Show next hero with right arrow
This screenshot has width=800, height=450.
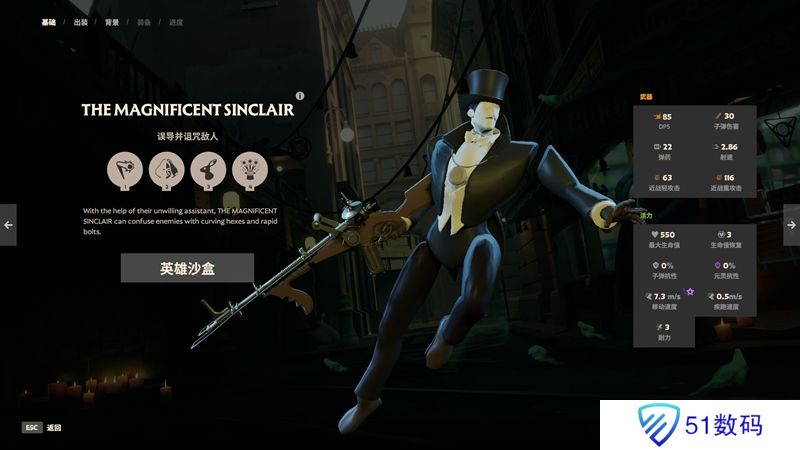point(791,225)
